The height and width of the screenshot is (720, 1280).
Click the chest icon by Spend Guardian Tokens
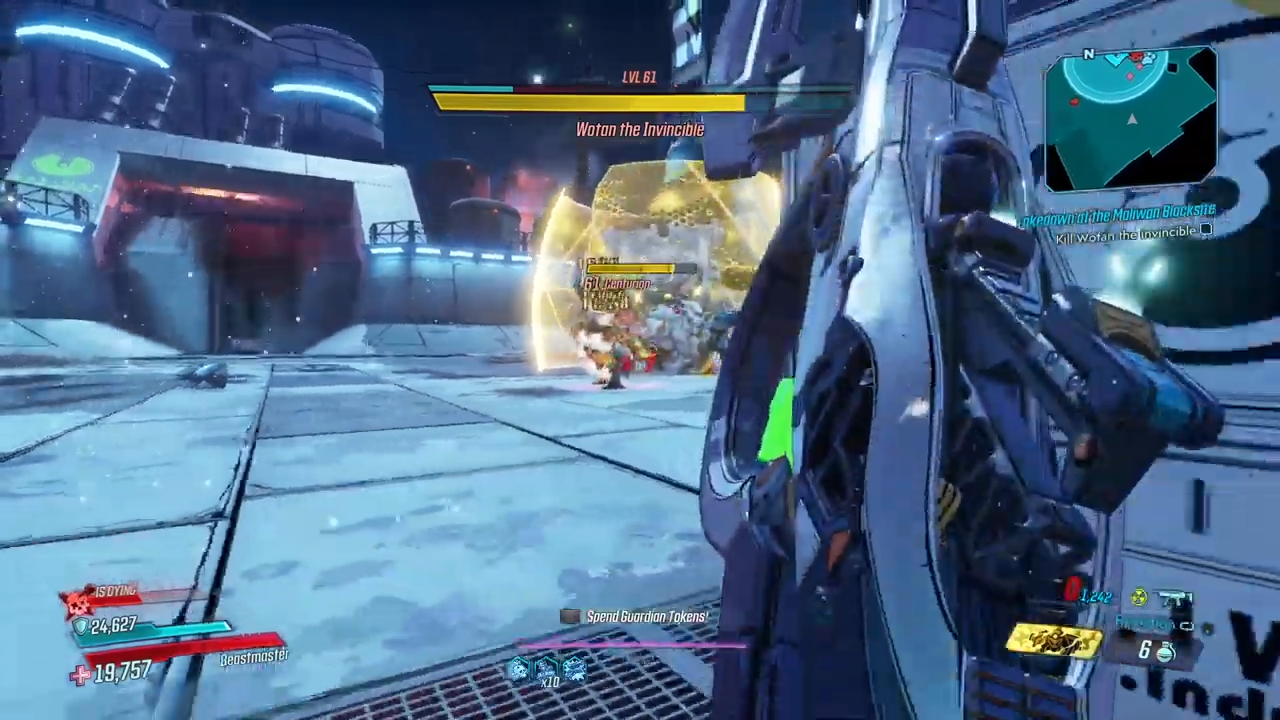pos(568,616)
